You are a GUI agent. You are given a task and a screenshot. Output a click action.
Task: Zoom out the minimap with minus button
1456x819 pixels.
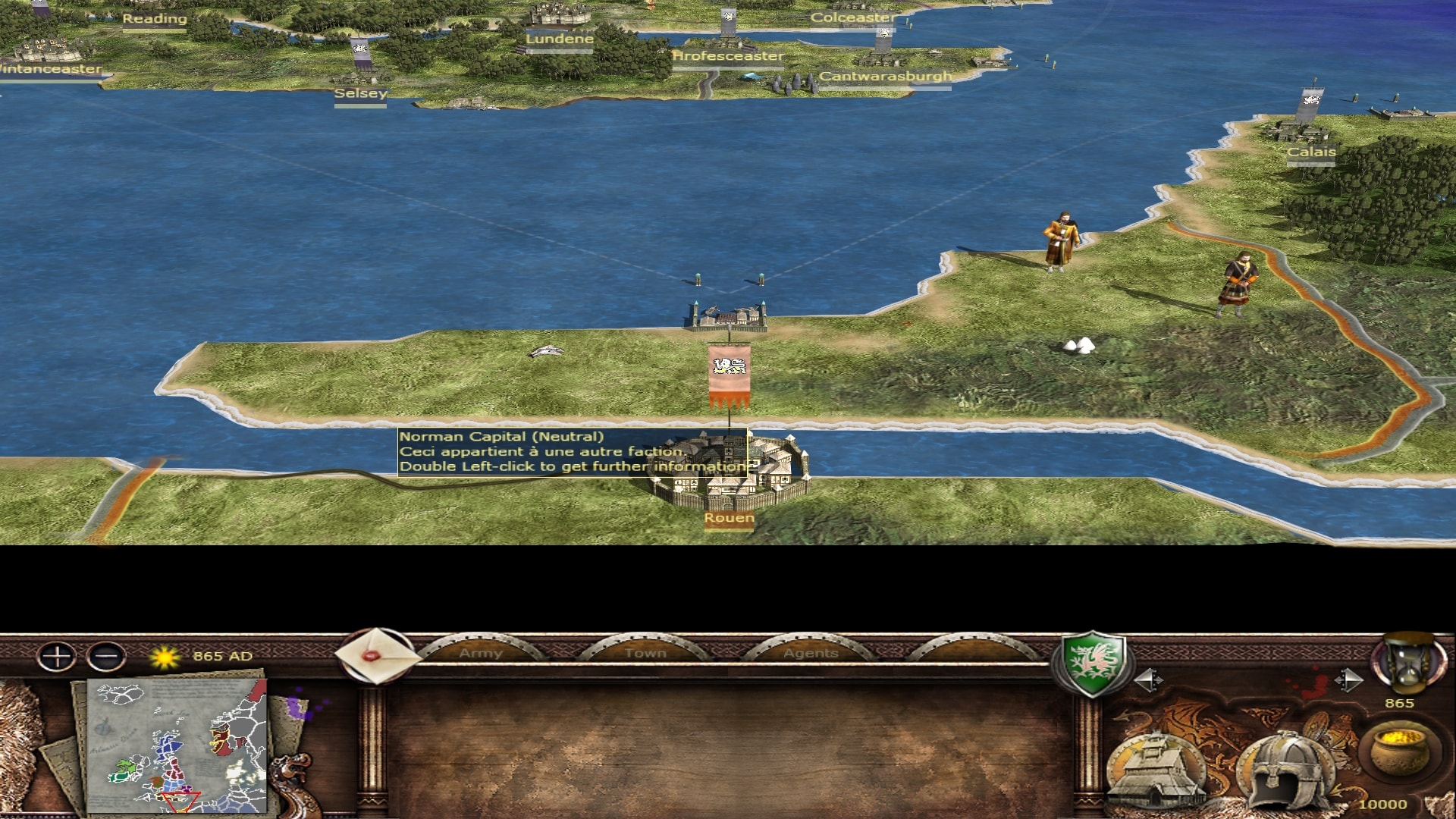pos(106,656)
